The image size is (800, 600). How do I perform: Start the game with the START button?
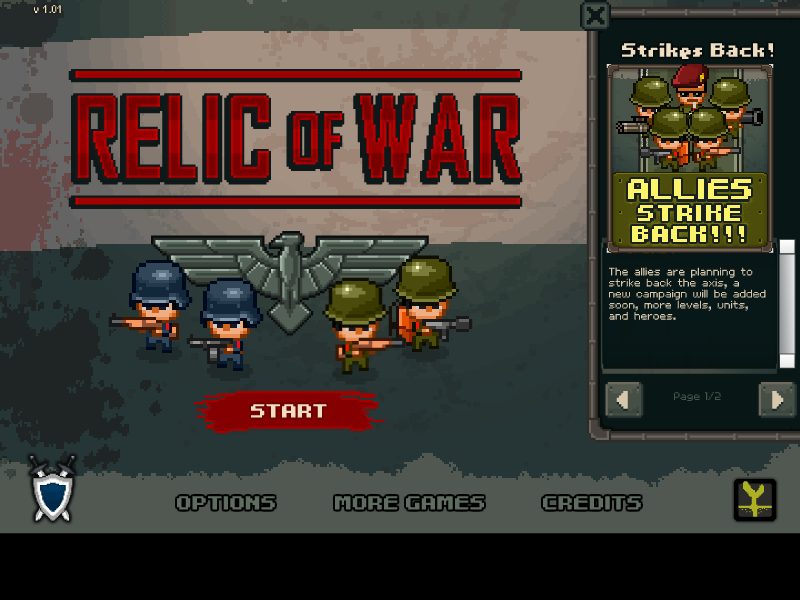[288, 410]
